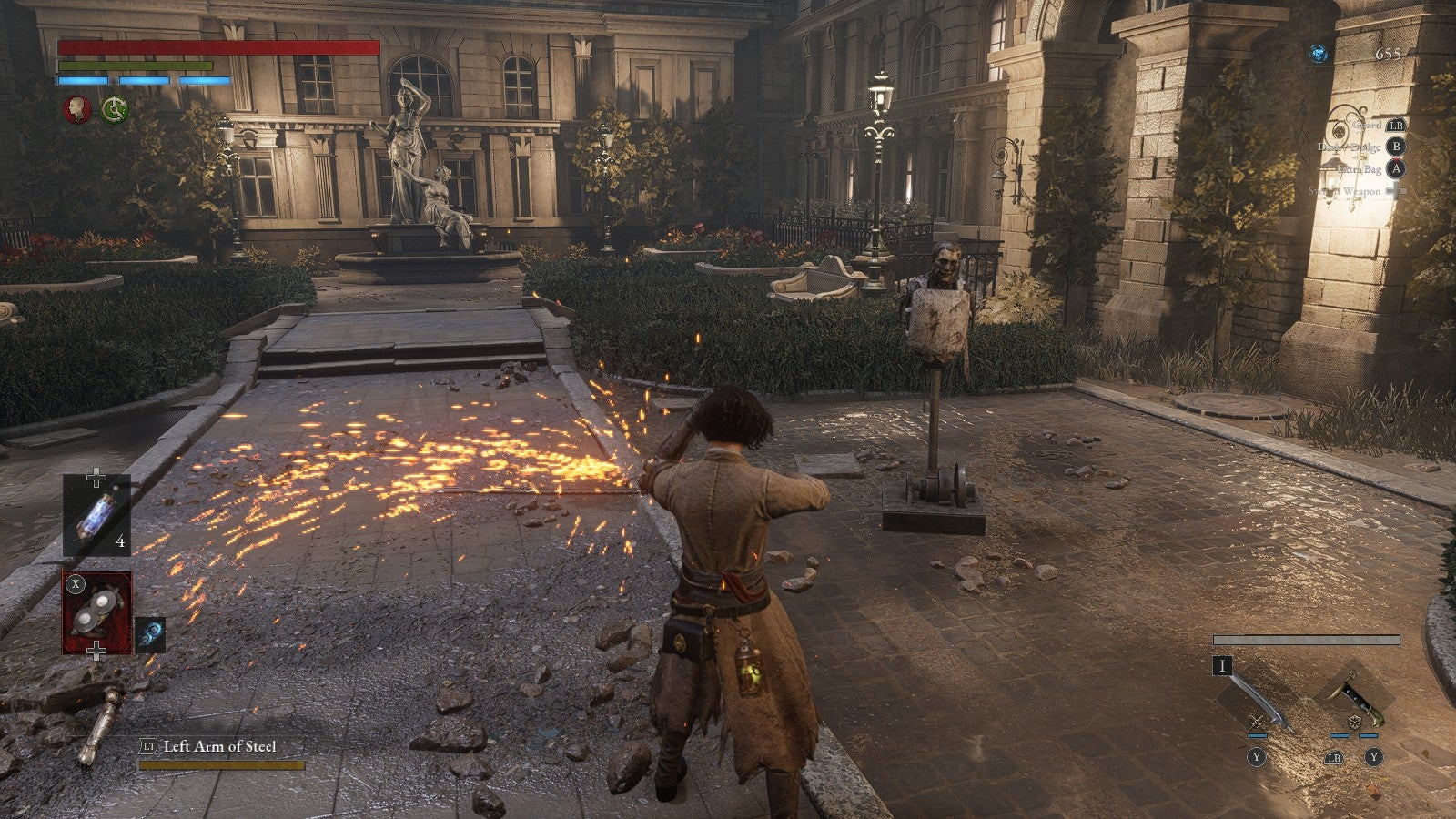Select the Pulse Cell belt item slot
This screenshot has width=1456, height=819.
tap(96, 516)
